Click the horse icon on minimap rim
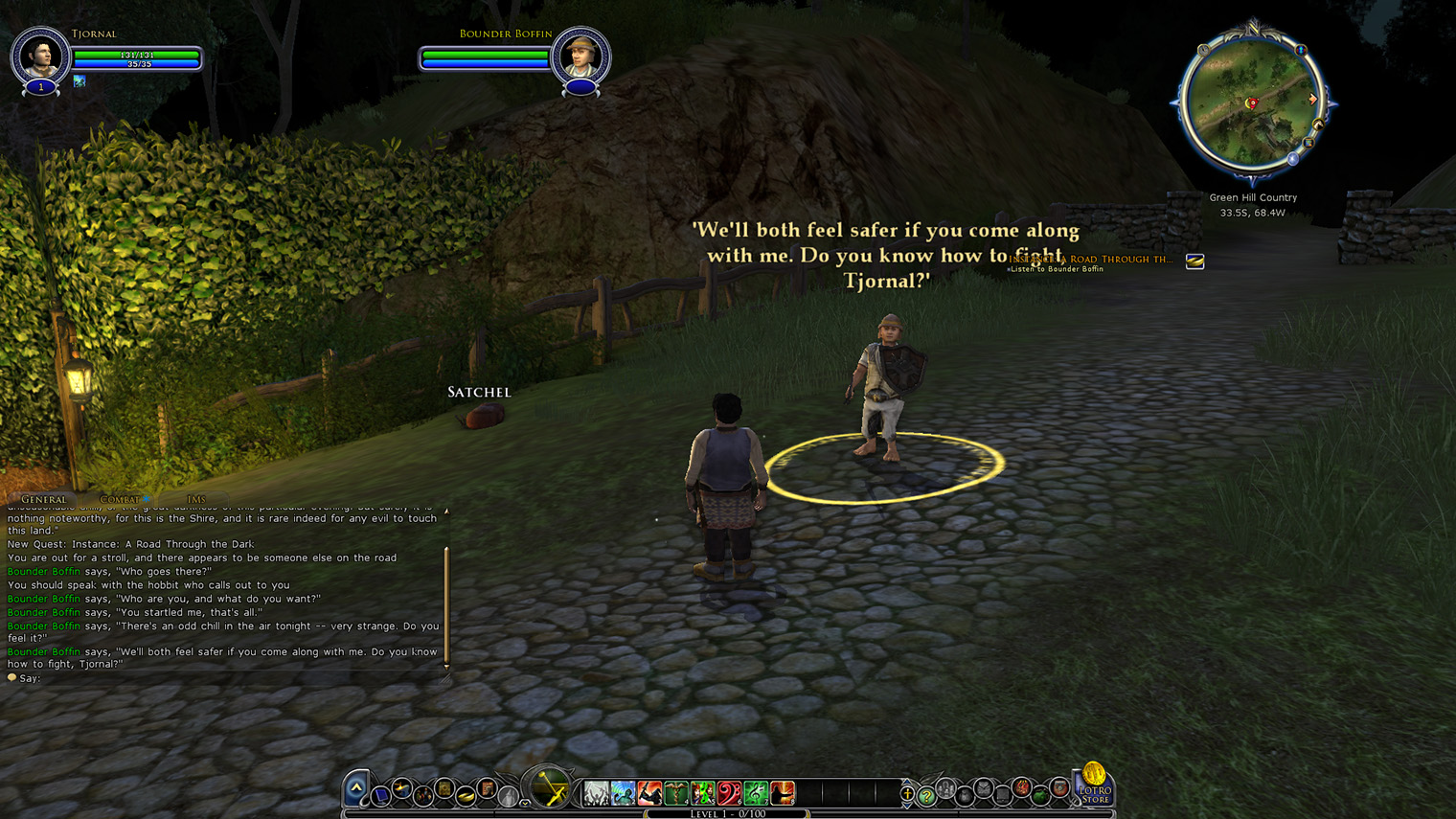The height and width of the screenshot is (819, 1456). click(1318, 125)
